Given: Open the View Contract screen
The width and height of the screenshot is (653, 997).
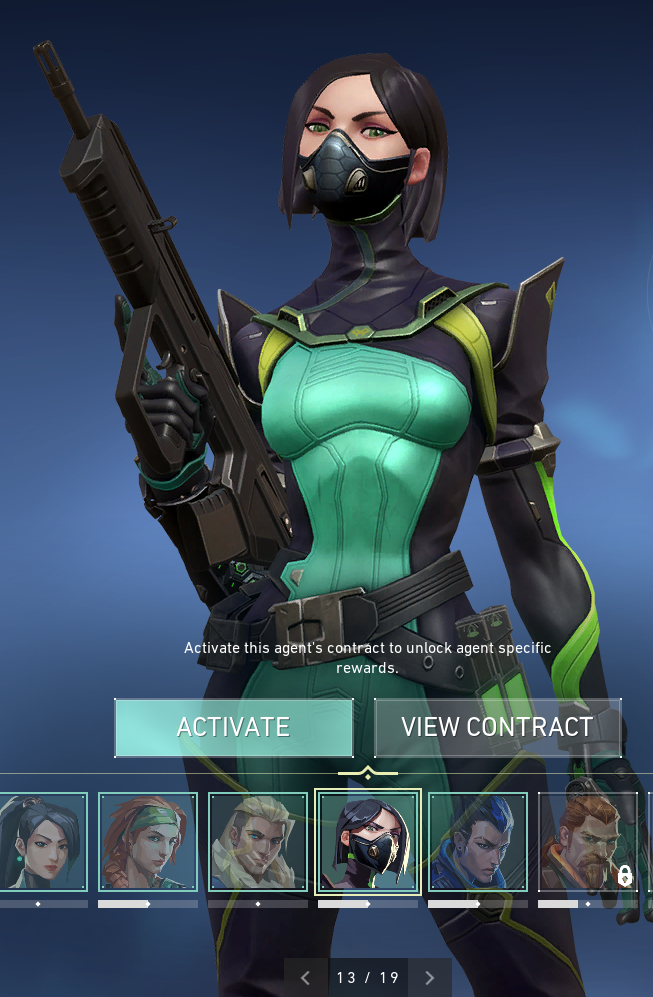Looking at the screenshot, I should (x=497, y=727).
